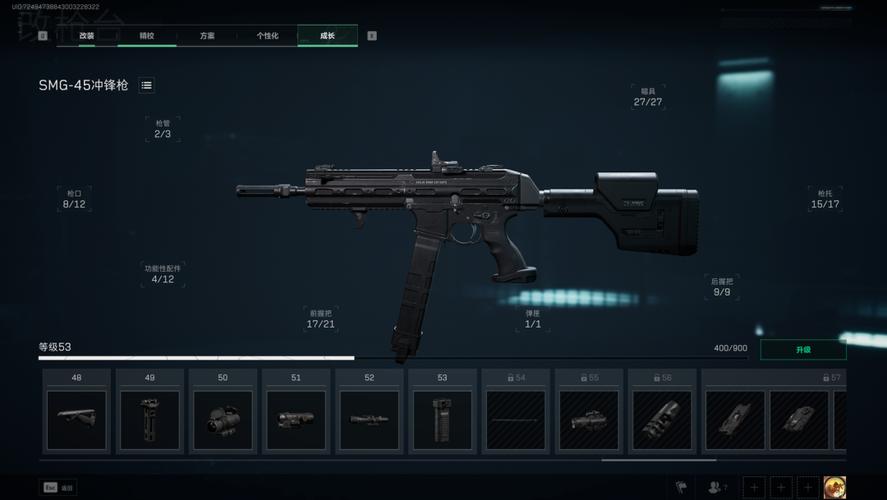
Task: Click the green 升级 upgrade button
Action: pyautogui.click(x=803, y=350)
